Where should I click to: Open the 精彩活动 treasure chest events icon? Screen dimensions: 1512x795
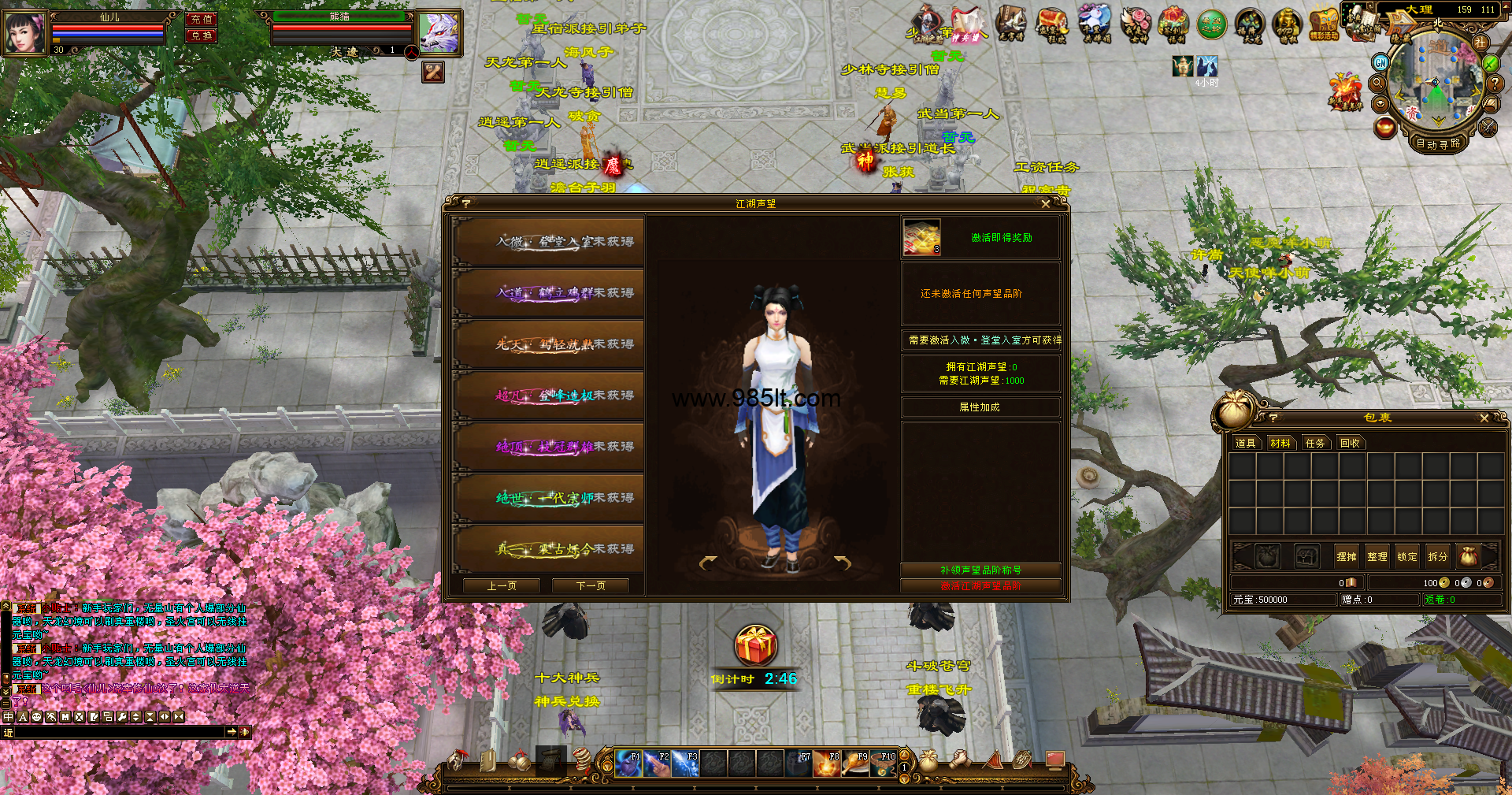[x=1325, y=24]
